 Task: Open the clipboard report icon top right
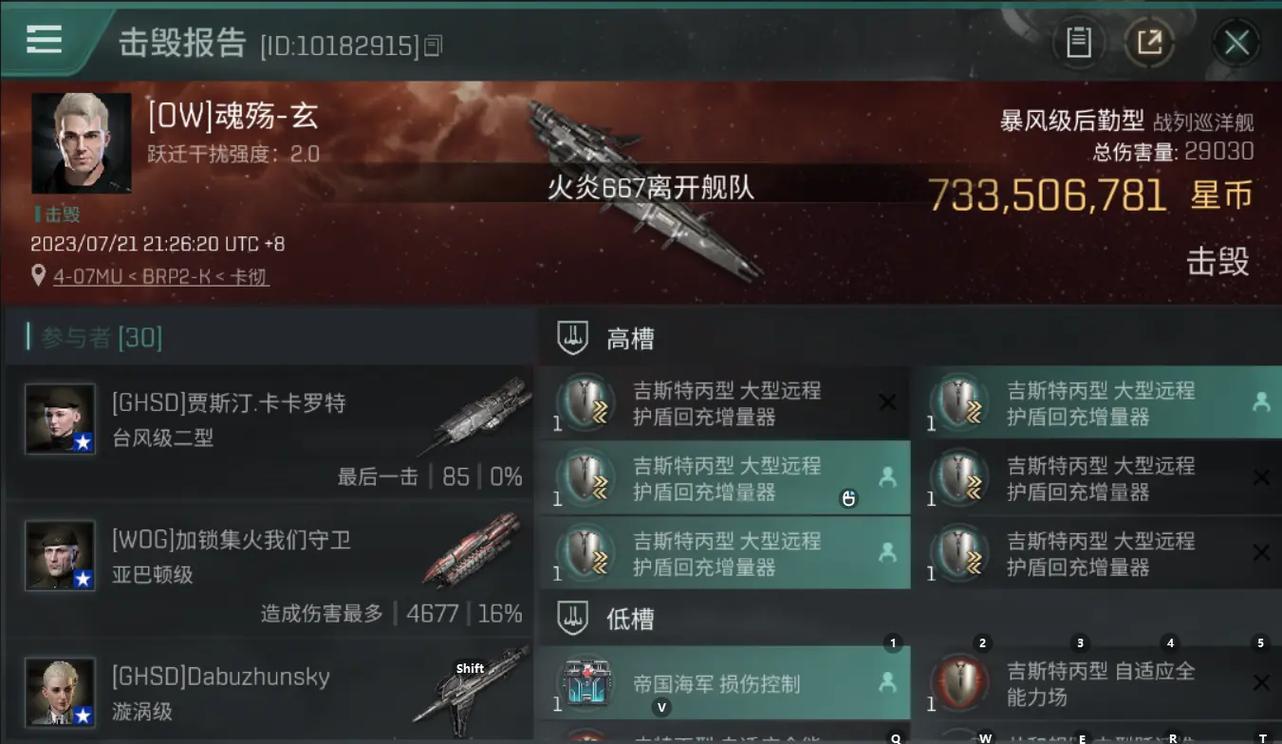point(1078,42)
